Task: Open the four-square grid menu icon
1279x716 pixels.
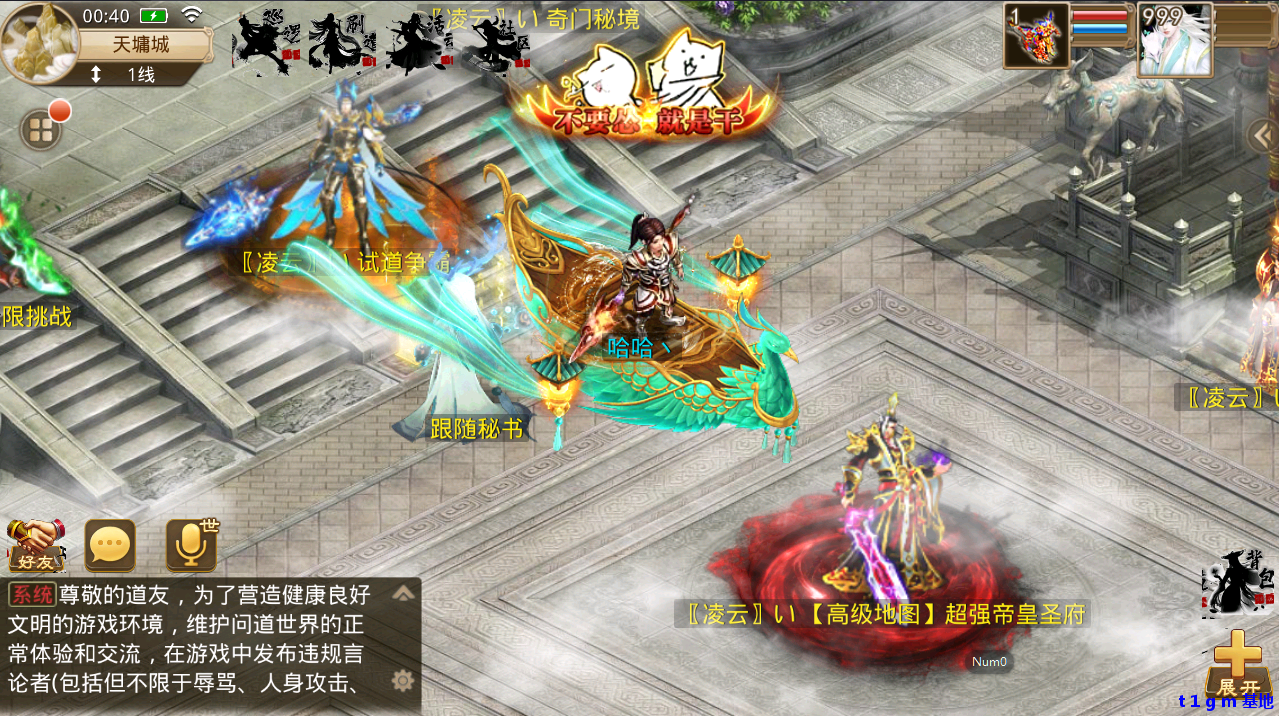Action: [x=41, y=130]
